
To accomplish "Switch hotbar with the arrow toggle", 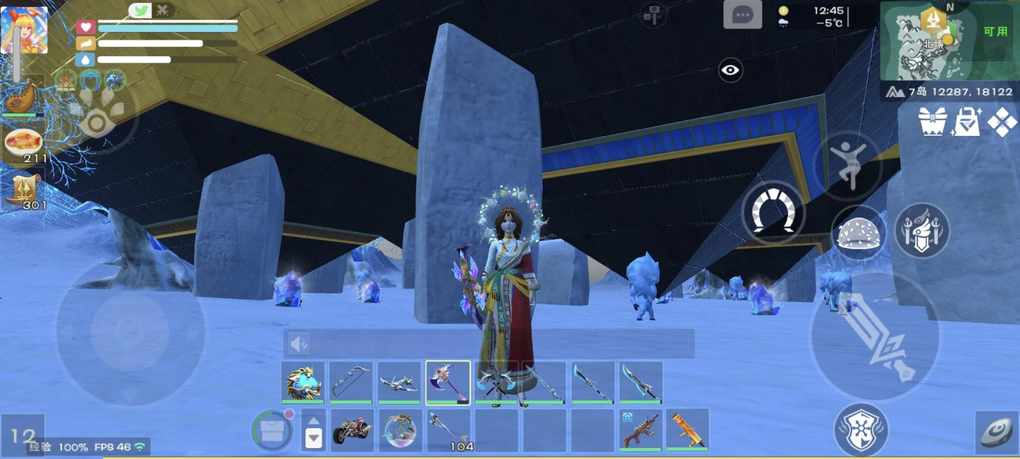I will click(x=313, y=431).
